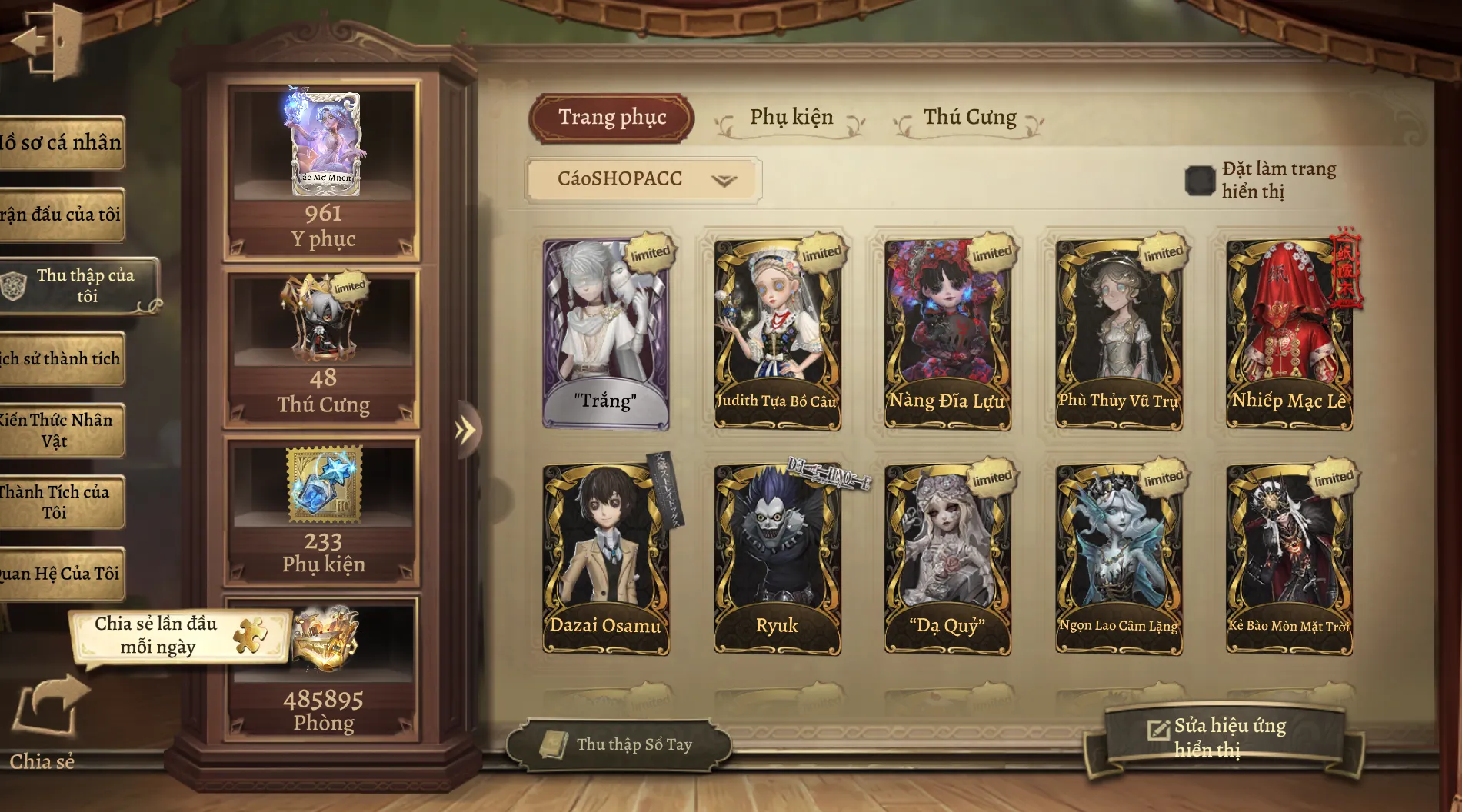Image resolution: width=1462 pixels, height=812 pixels.
Task: Open the Thu thập Sổ Tay button
Action: click(620, 744)
